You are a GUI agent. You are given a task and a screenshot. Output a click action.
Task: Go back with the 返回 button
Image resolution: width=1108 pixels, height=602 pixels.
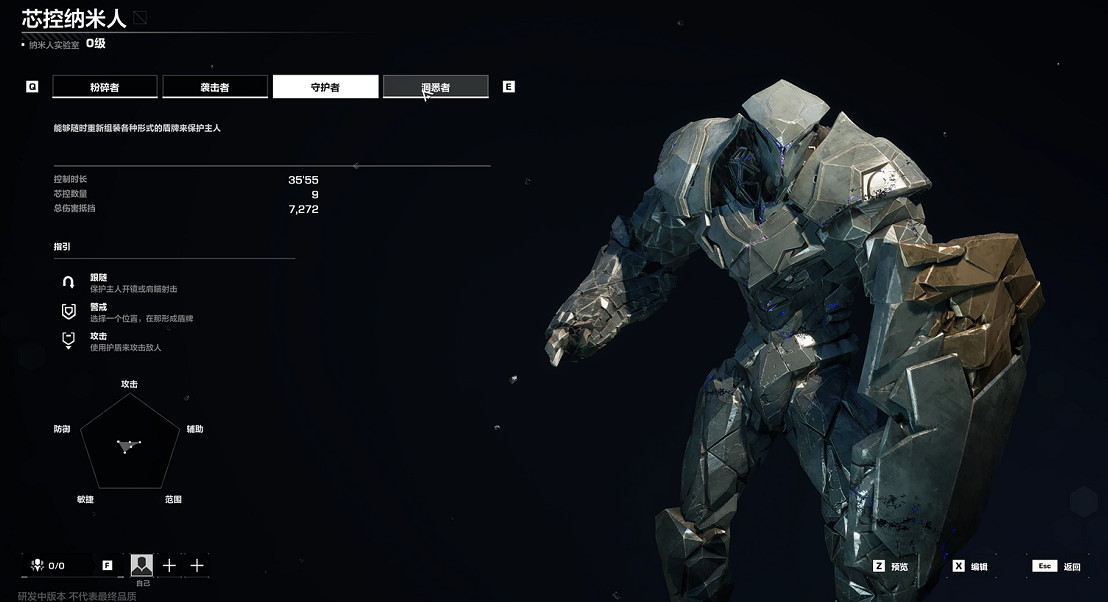click(x=1058, y=566)
